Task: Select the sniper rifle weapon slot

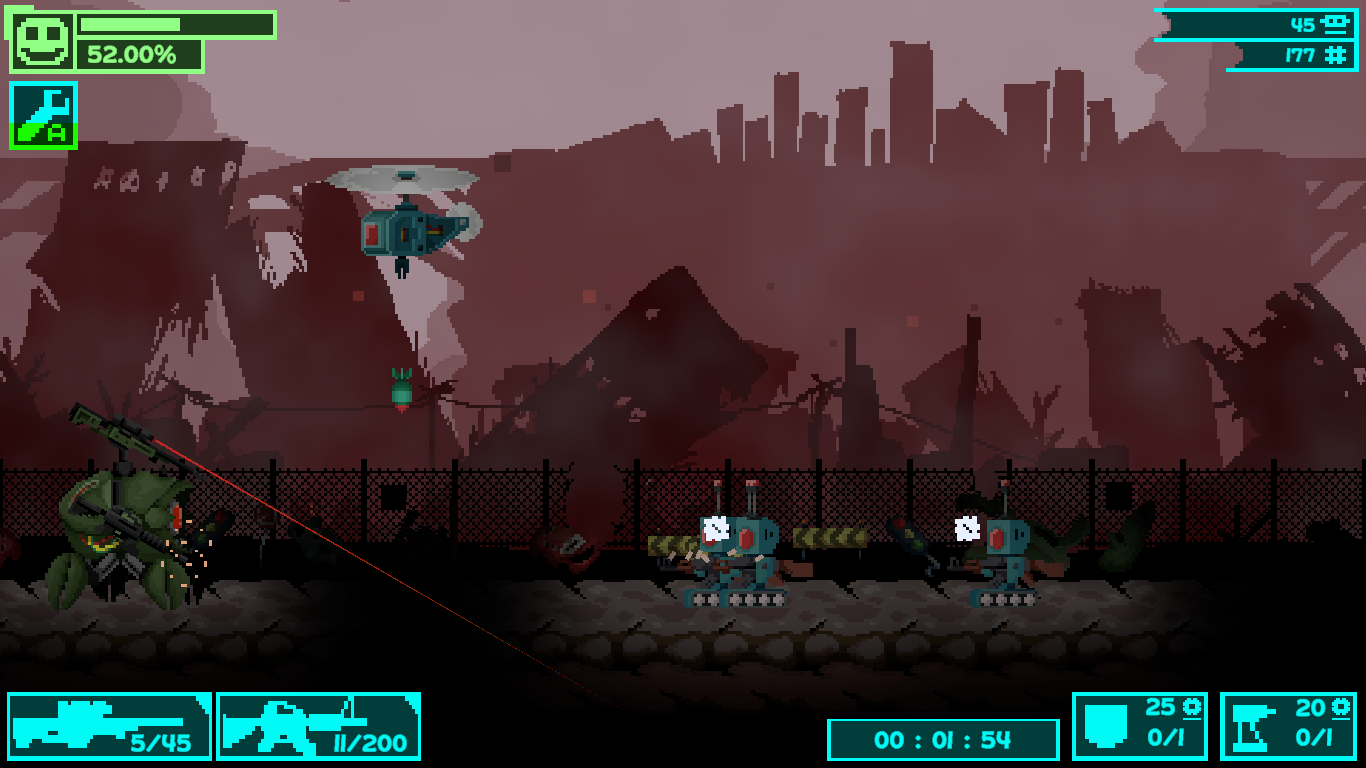Action: pyautogui.click(x=109, y=726)
